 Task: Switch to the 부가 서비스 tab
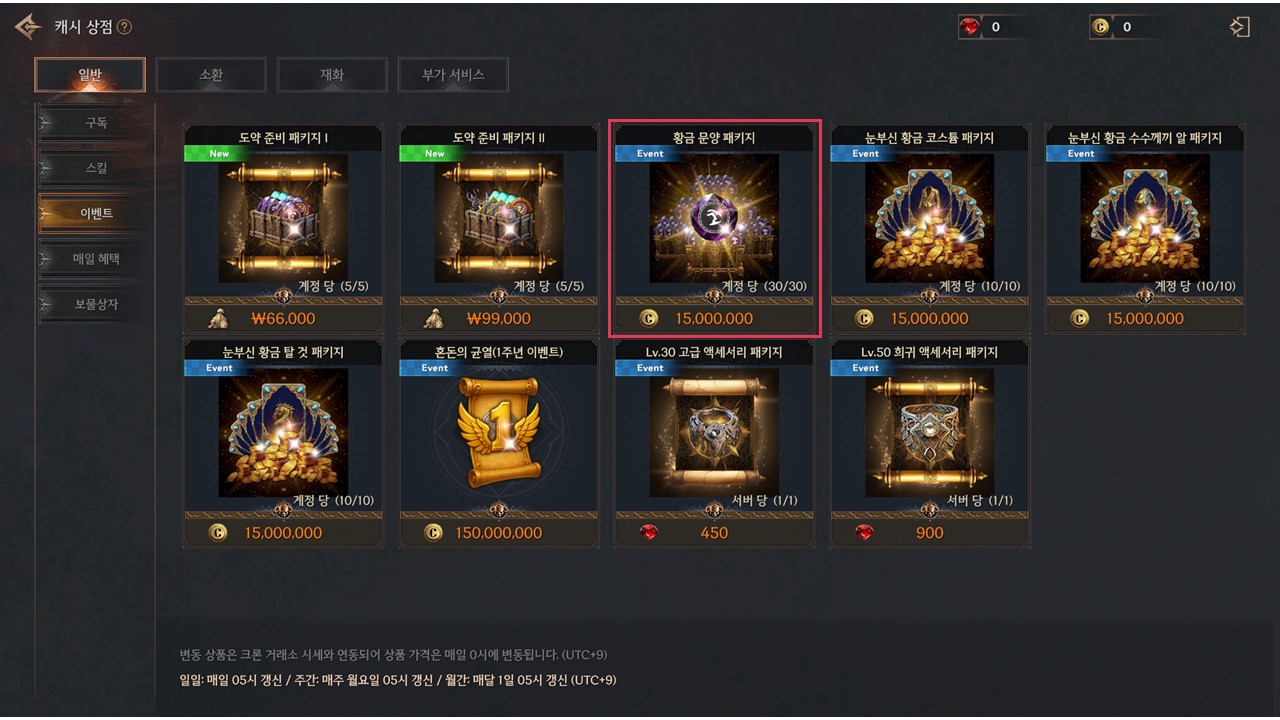click(x=453, y=75)
